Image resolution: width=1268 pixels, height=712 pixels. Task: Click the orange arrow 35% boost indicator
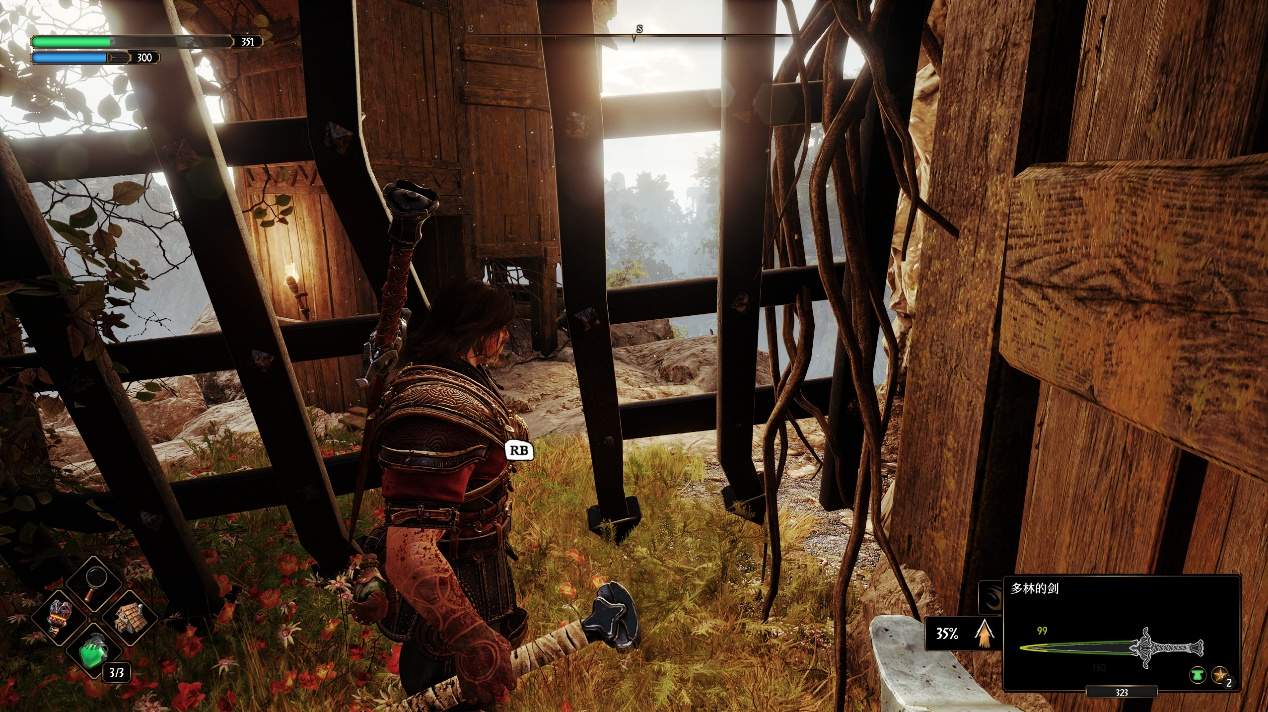[x=987, y=632]
